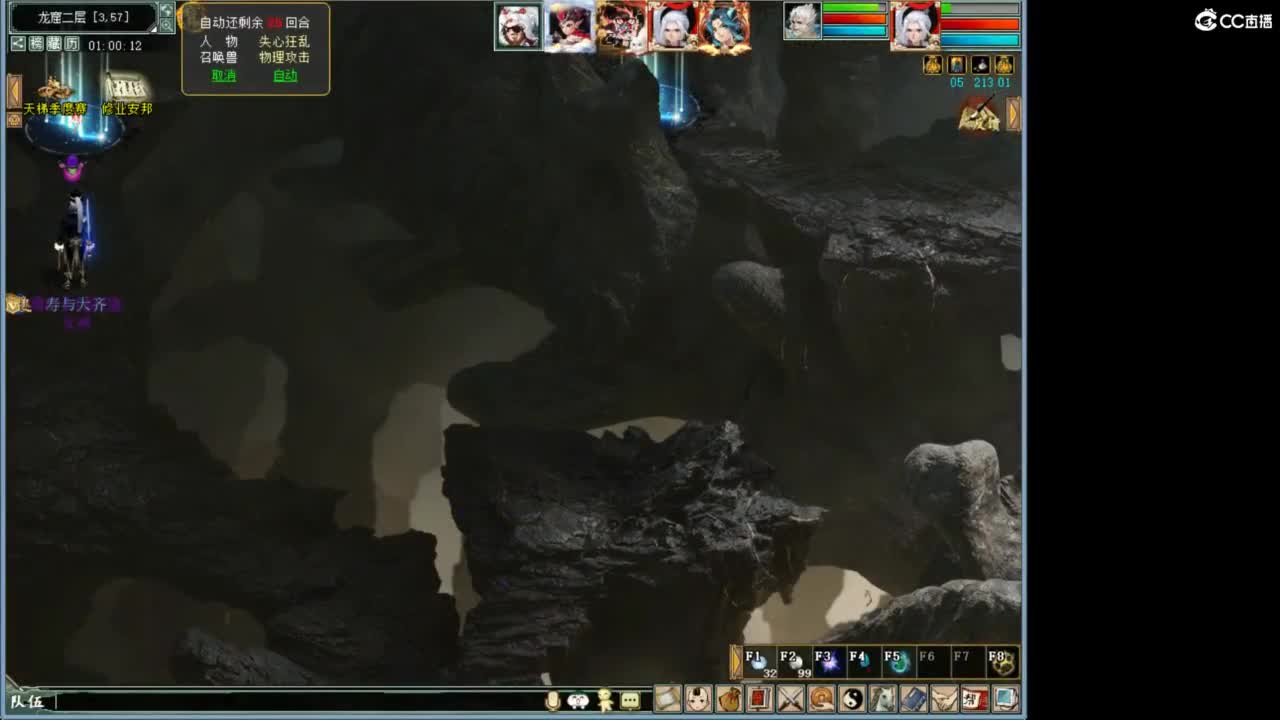Expand the yellow arrow beside the F1-F8 bar
The width and height of the screenshot is (1280, 720).
click(737, 660)
